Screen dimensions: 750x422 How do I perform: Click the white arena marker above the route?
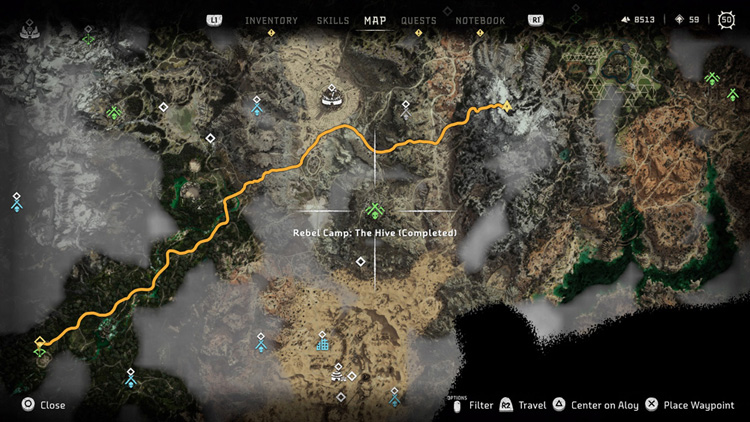331,98
